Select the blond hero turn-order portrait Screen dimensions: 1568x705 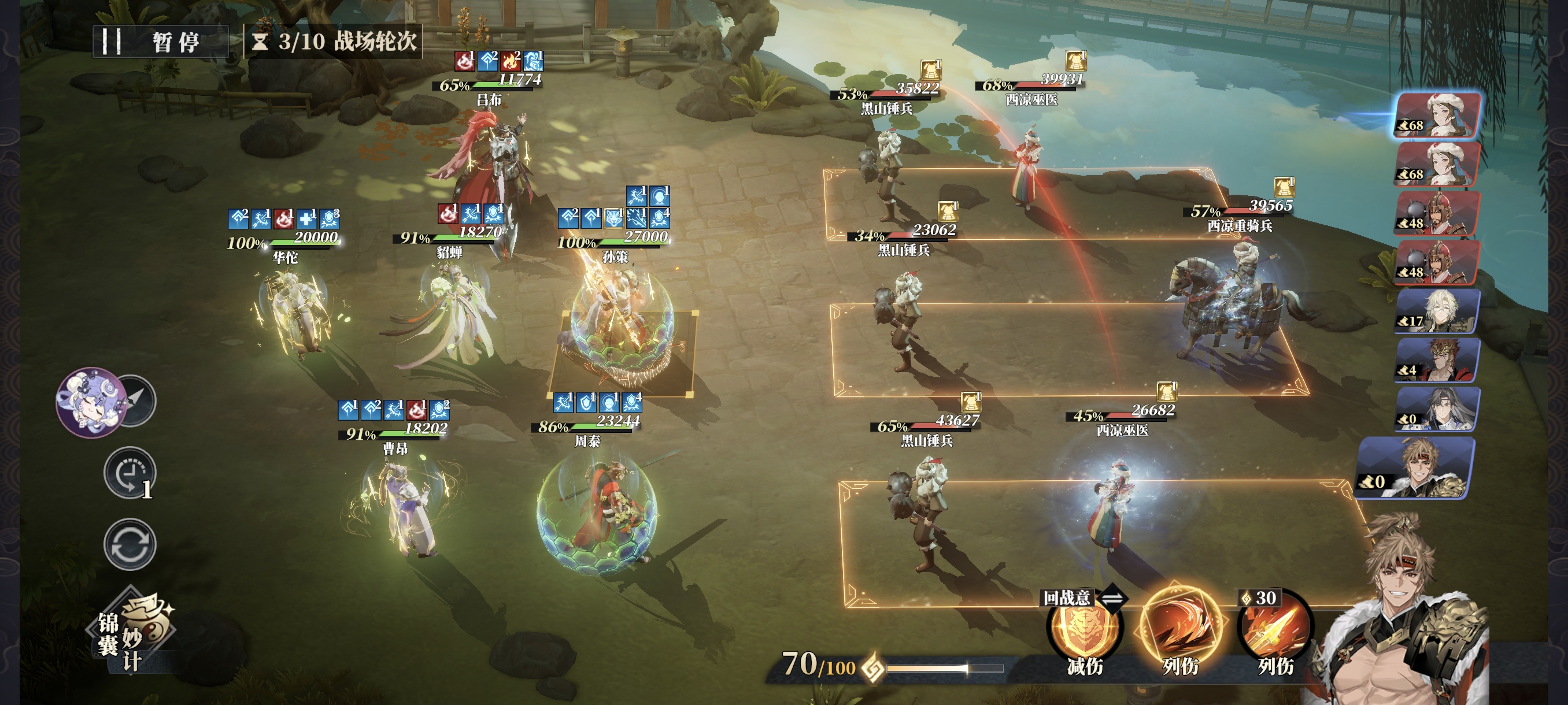[x=1437, y=311]
